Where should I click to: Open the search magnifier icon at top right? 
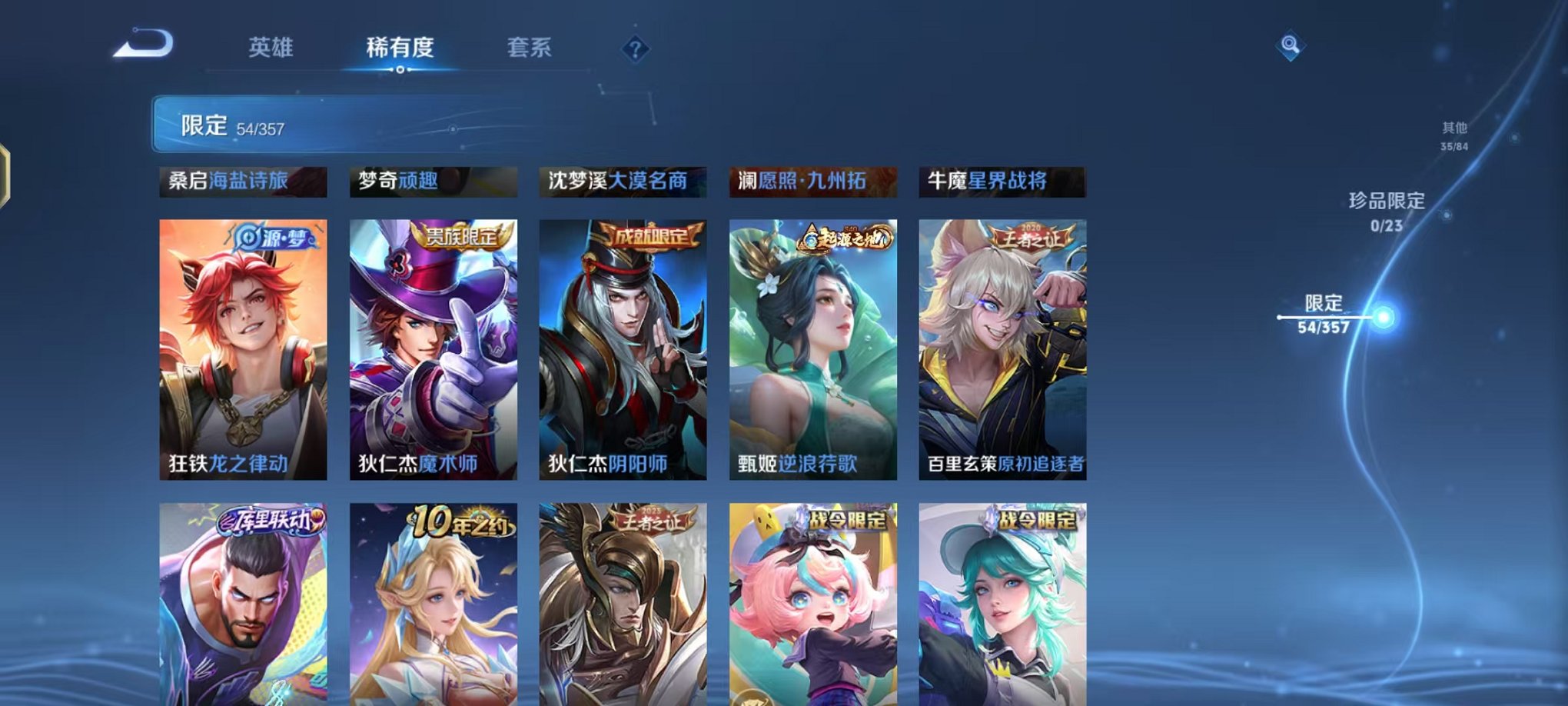[x=1291, y=48]
